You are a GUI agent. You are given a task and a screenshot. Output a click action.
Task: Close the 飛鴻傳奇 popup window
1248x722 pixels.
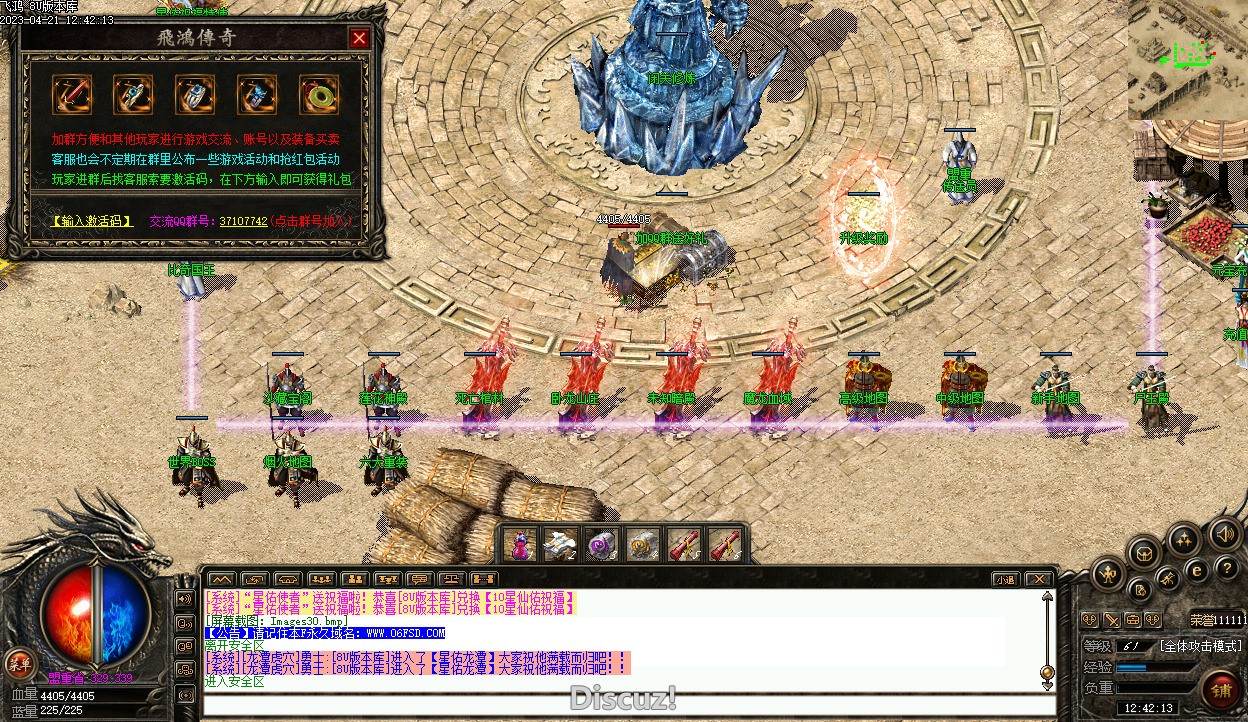[359, 39]
